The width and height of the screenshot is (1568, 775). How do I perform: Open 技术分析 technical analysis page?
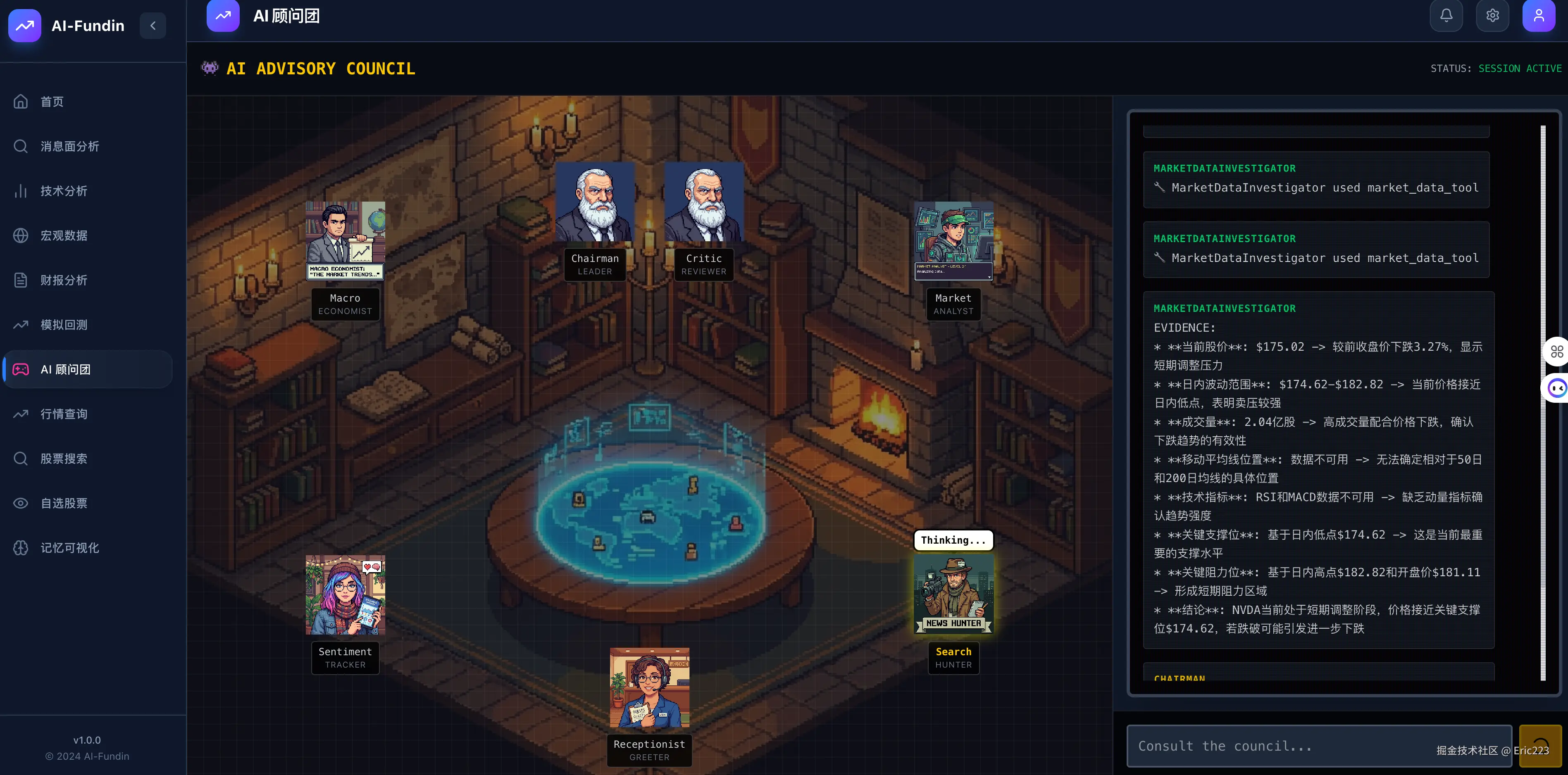pos(64,191)
